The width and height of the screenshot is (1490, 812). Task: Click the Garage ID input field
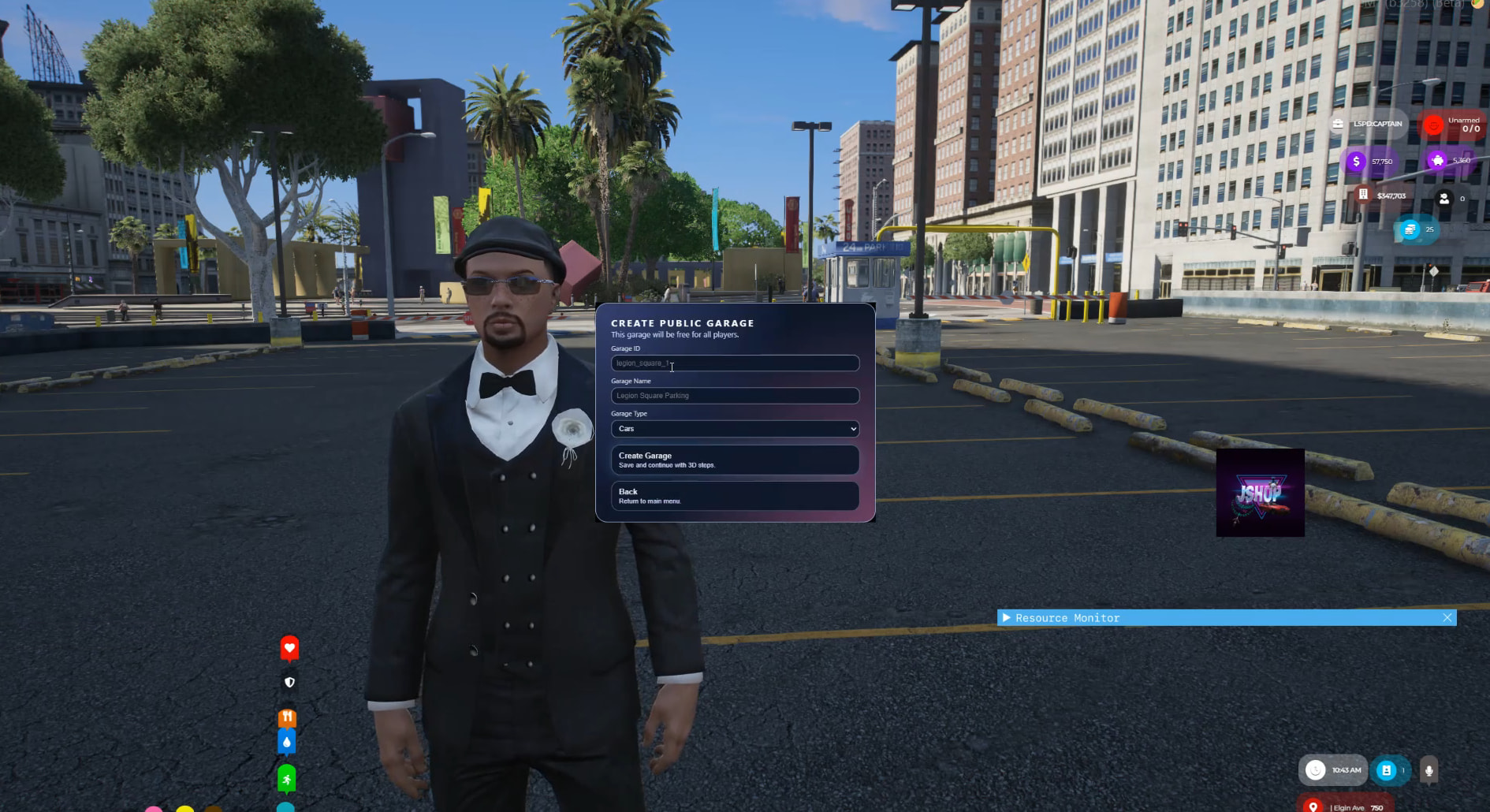(x=734, y=363)
